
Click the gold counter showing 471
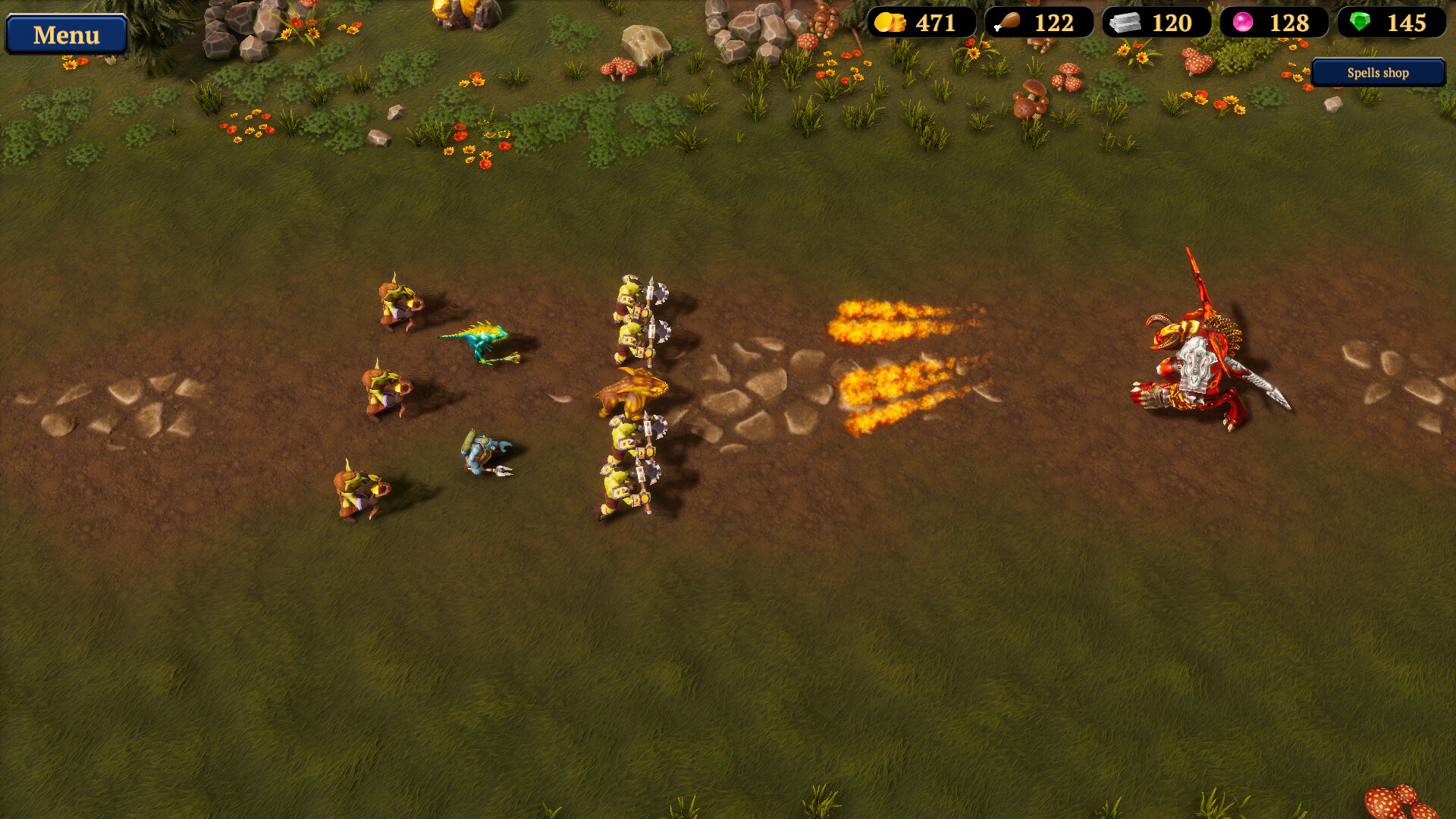(935, 23)
